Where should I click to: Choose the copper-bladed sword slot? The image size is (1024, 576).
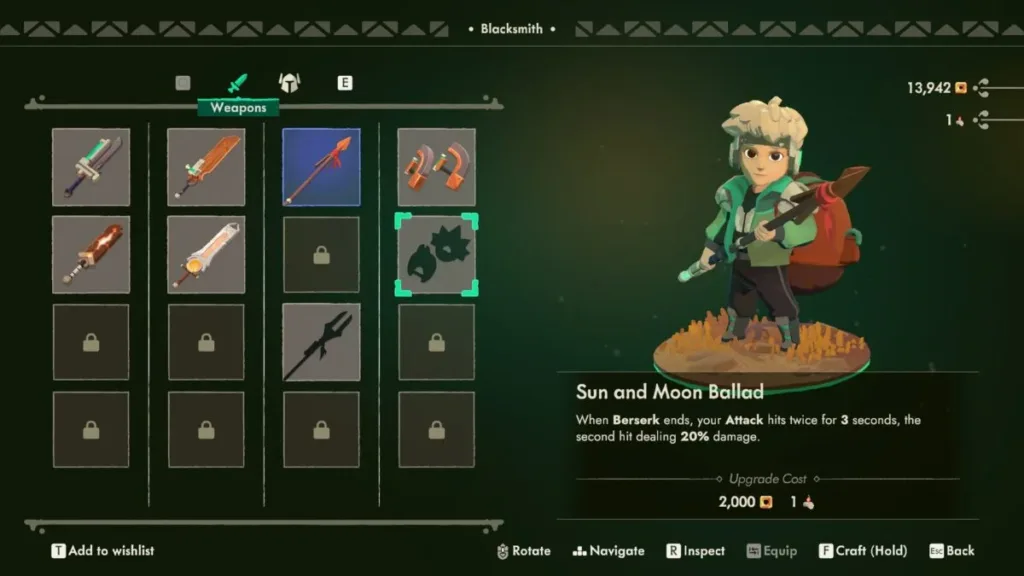(91, 255)
